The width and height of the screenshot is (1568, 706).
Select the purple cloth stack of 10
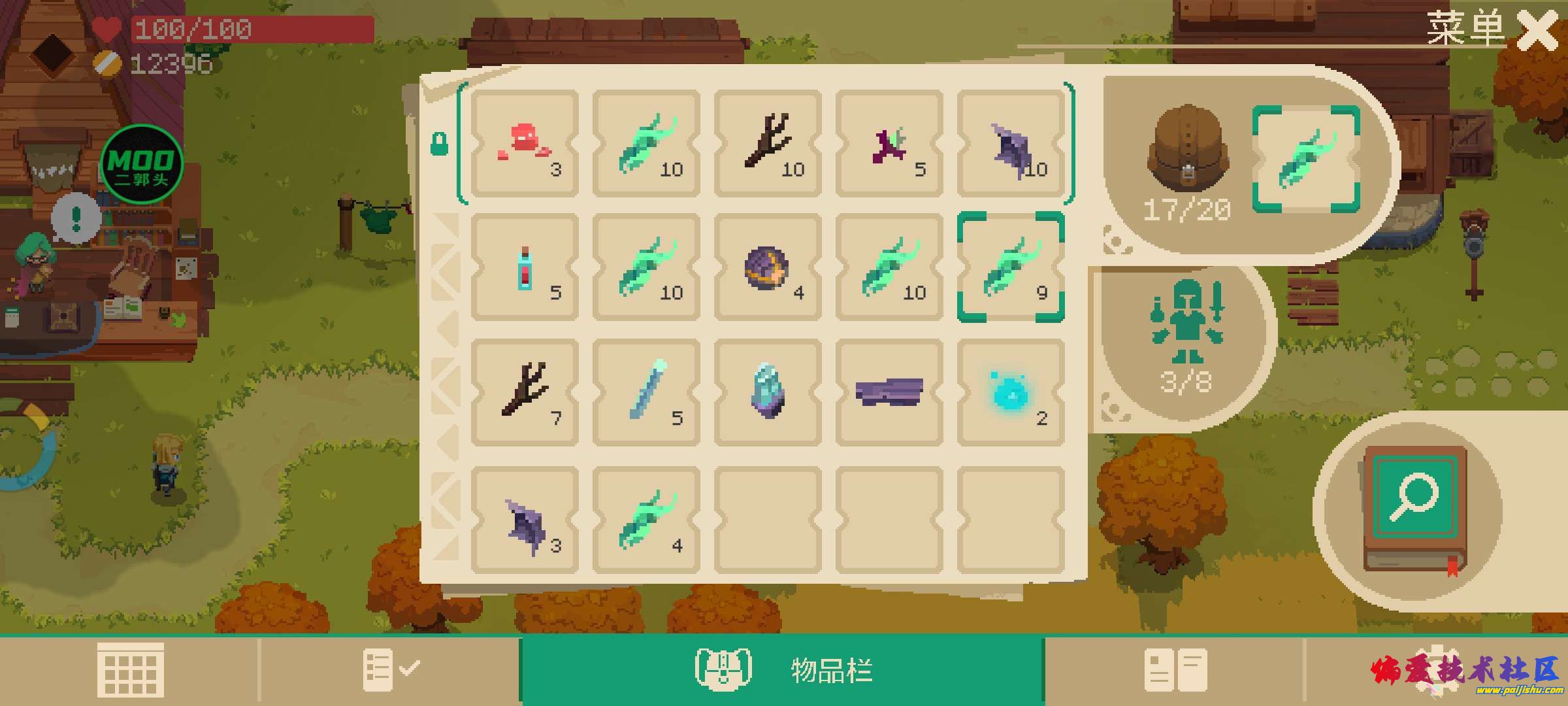click(x=1011, y=144)
